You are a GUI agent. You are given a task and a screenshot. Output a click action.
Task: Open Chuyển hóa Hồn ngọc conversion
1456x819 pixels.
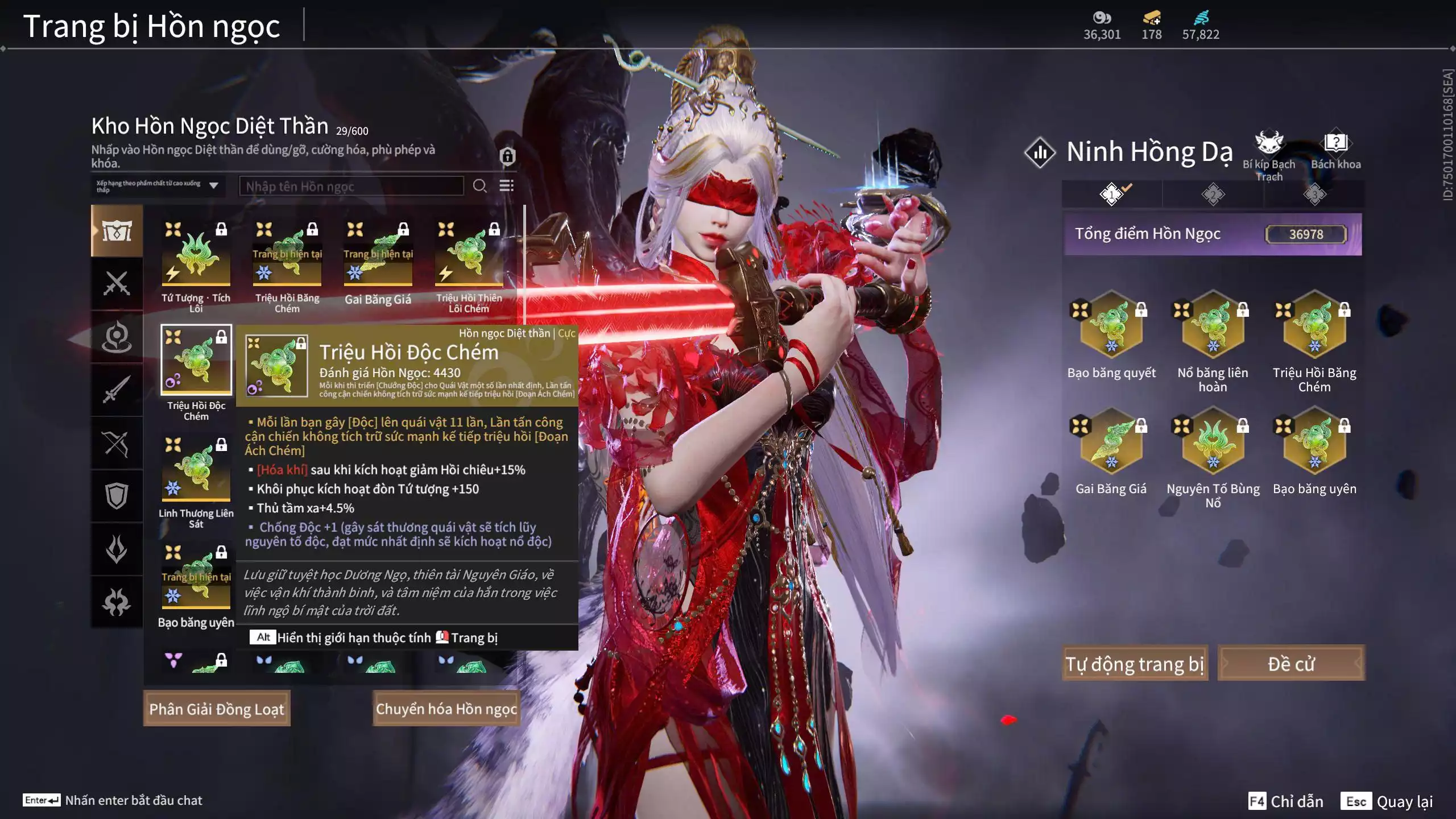pos(446,709)
